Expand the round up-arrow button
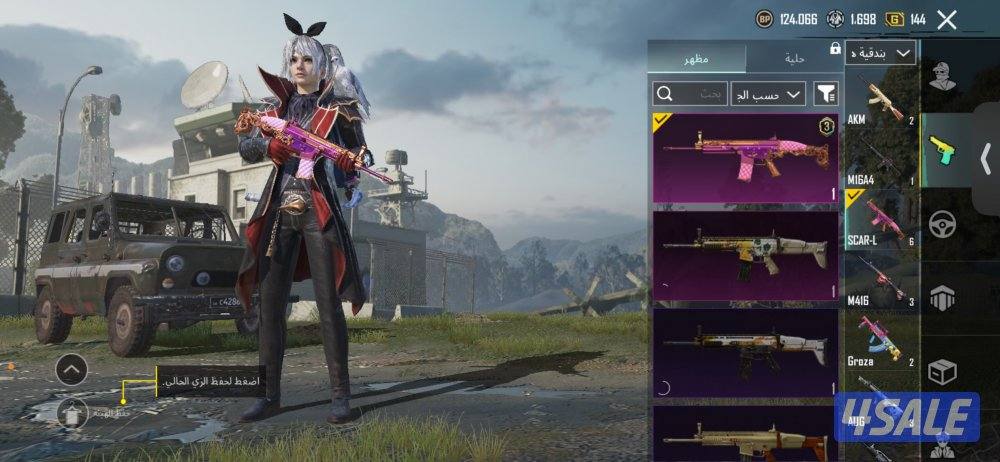The height and width of the screenshot is (462, 1000). coord(71,370)
